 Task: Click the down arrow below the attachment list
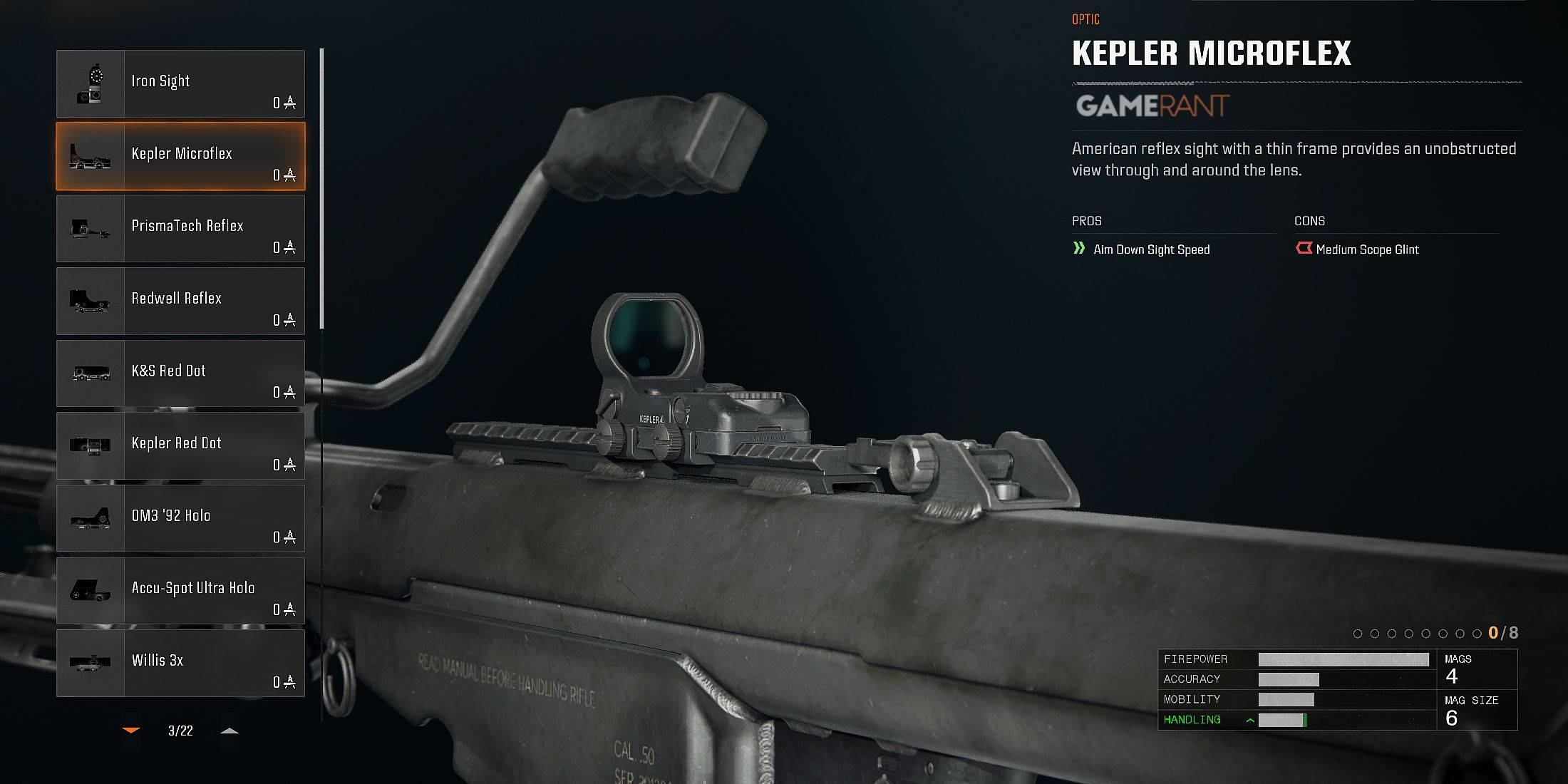click(x=130, y=730)
